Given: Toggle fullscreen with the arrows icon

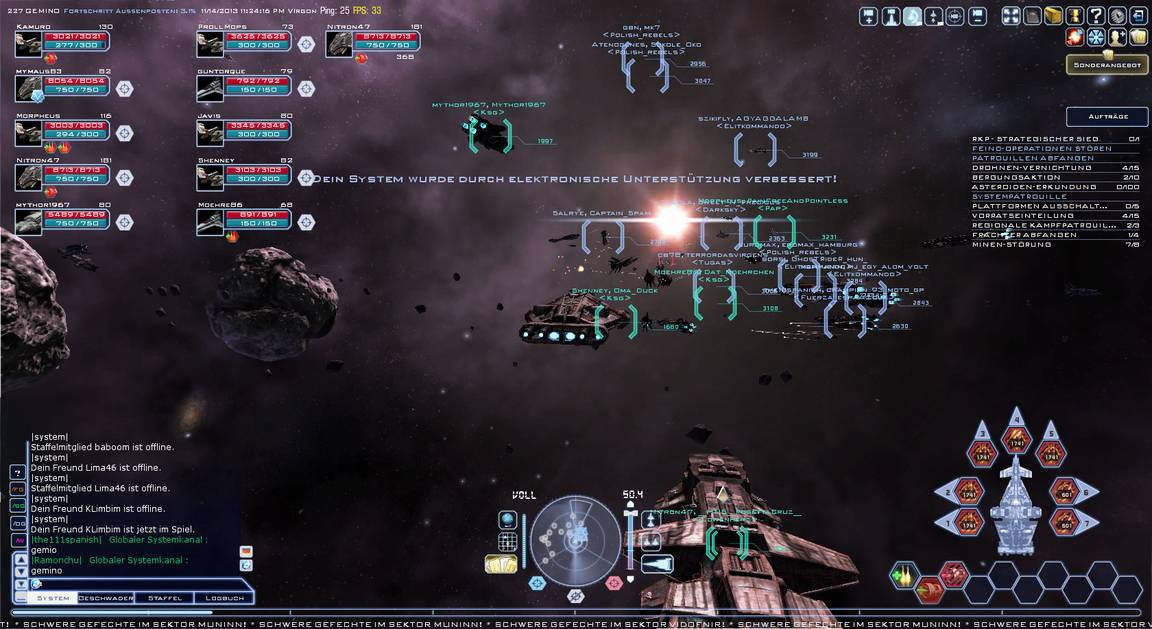Looking at the screenshot, I should pos(1010,16).
